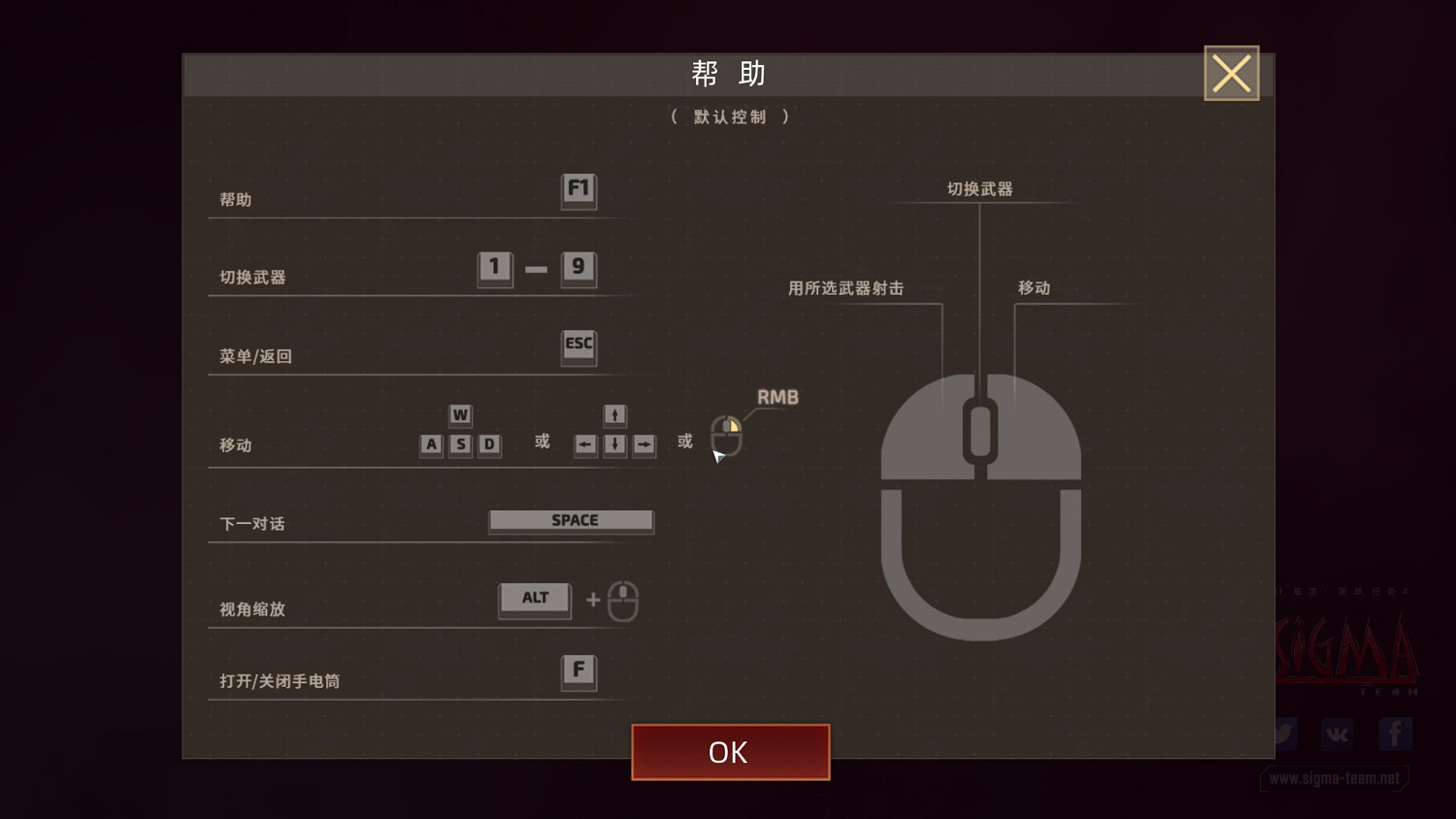The image size is (1456, 819).
Task: Click the F key flashlight icon
Action: [579, 671]
